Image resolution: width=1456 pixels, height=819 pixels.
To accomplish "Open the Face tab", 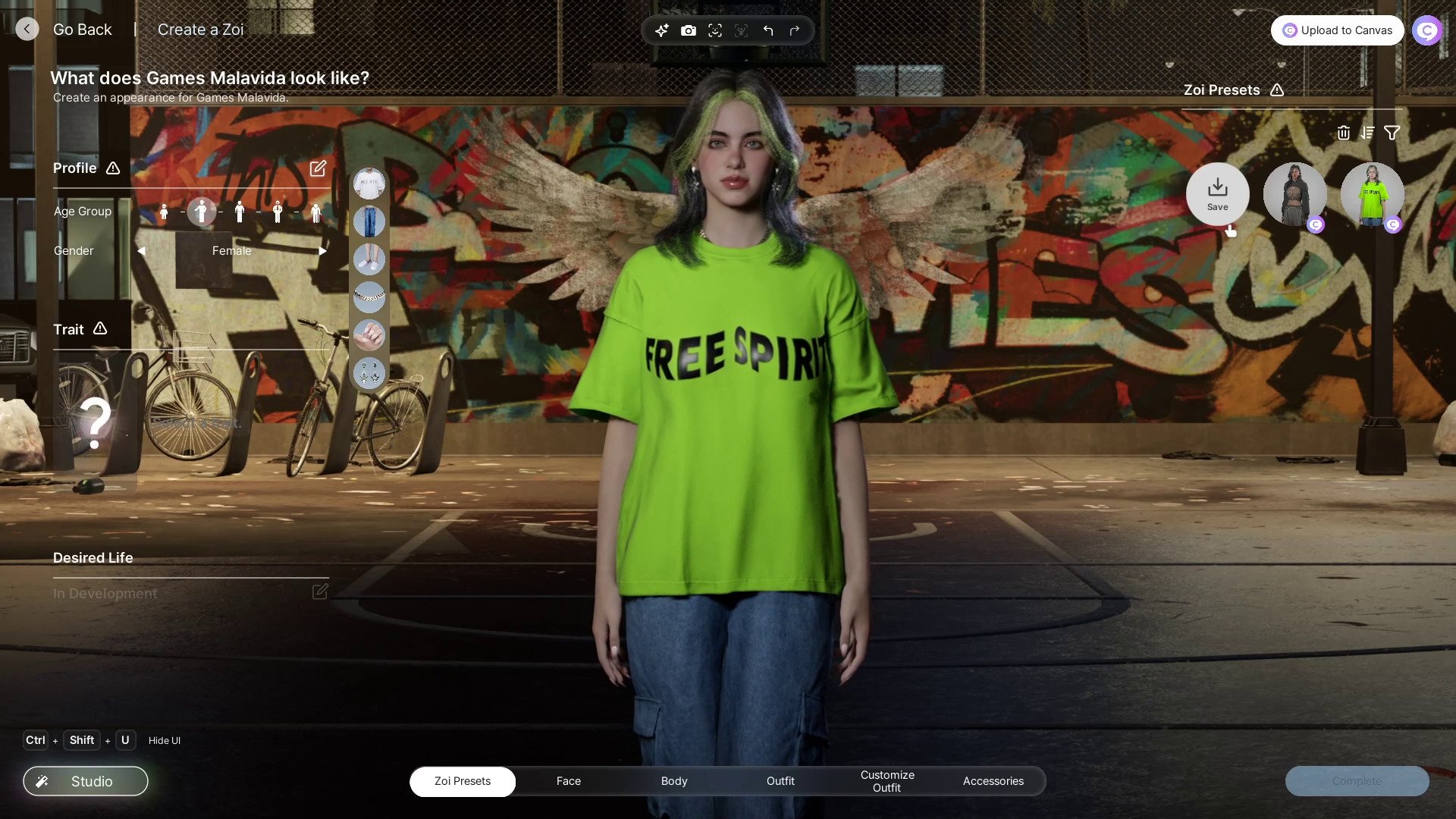I will click(x=568, y=781).
